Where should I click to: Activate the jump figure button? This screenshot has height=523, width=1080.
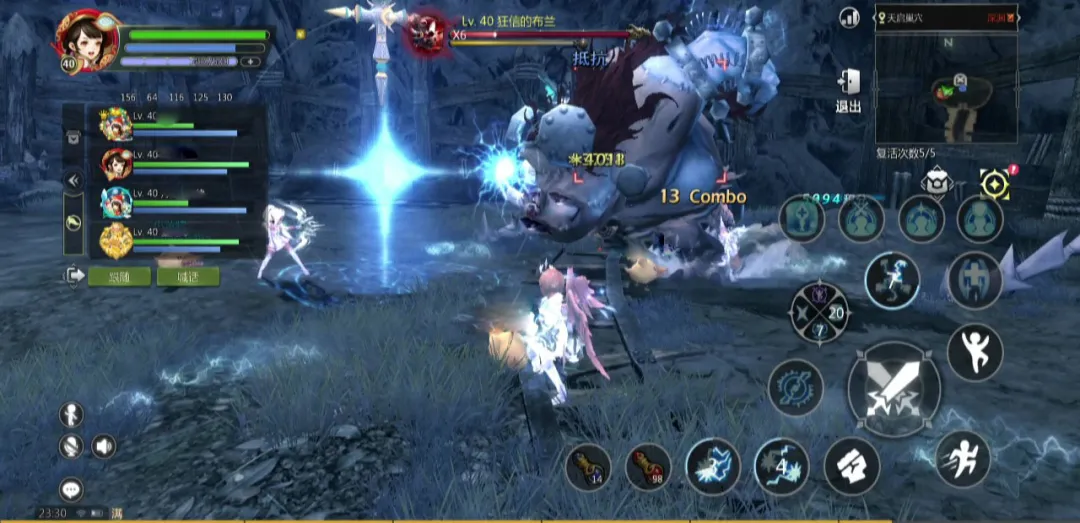(x=974, y=352)
